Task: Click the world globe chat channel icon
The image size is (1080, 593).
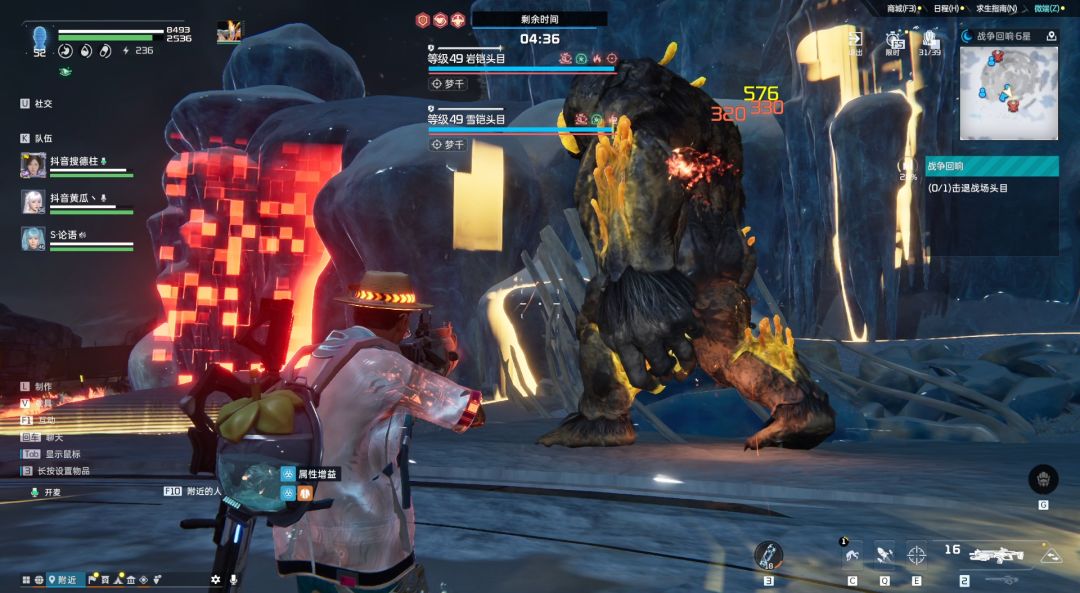Action: point(39,579)
